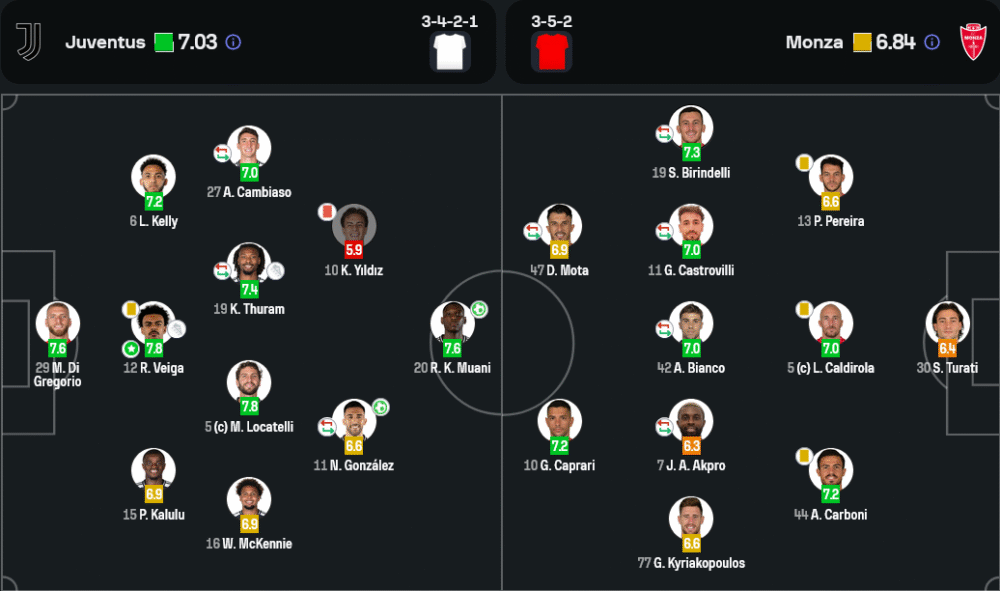View captain M. Locatelli's details

pyautogui.click(x=249, y=382)
